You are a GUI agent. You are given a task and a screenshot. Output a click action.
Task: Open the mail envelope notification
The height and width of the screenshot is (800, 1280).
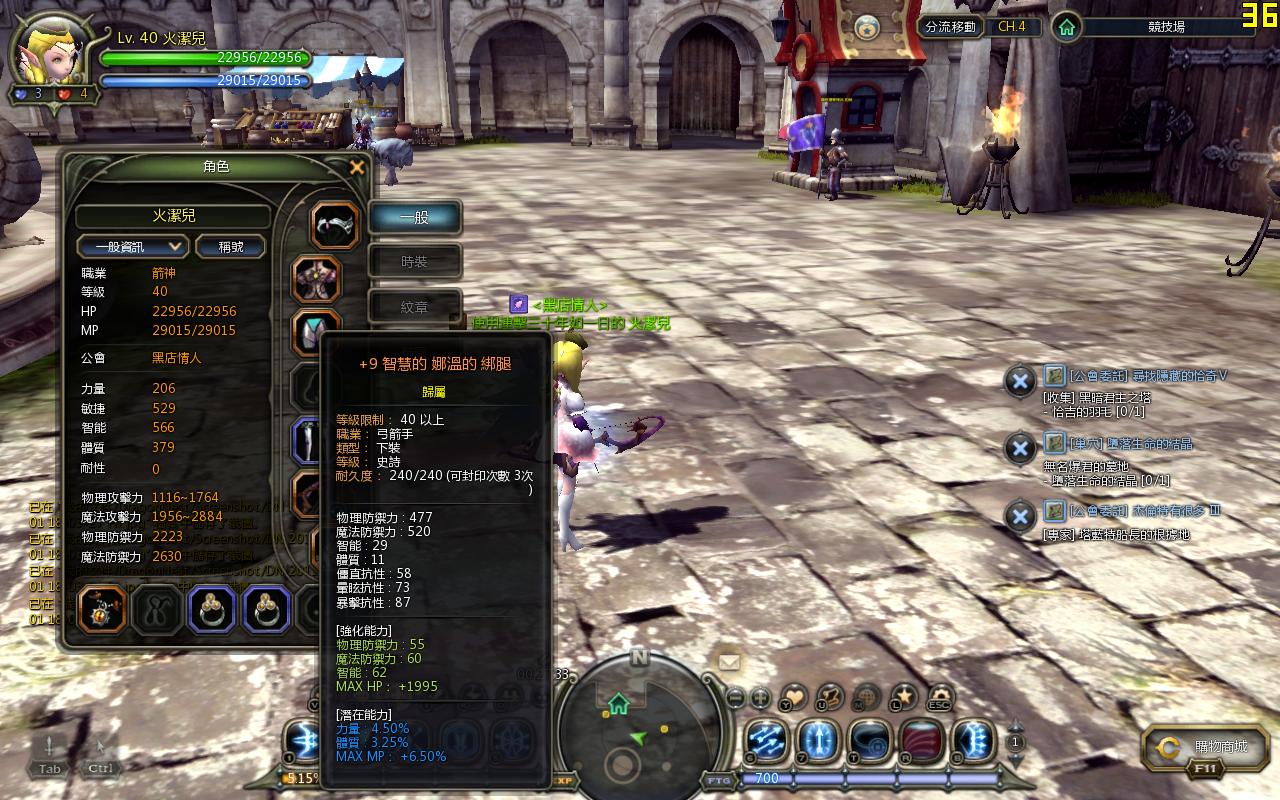(x=727, y=661)
